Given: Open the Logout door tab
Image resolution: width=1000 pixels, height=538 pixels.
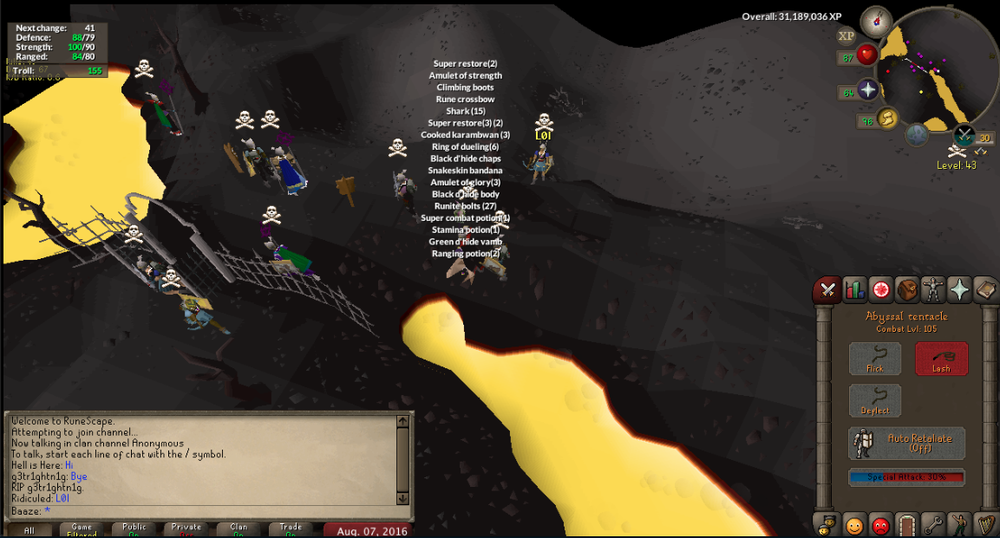Looking at the screenshot, I should tap(907, 524).
